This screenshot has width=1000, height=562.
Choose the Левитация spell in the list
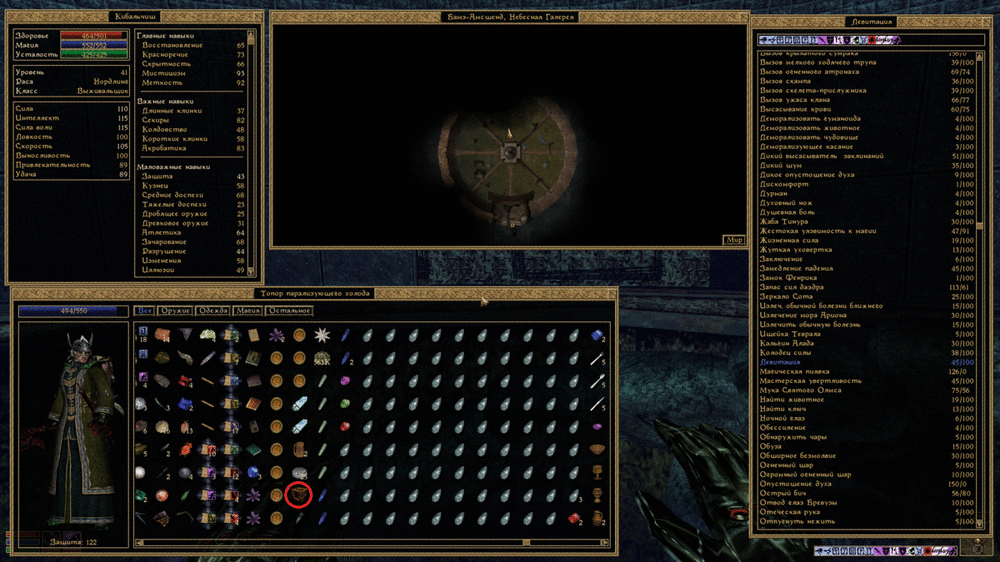[x=781, y=362]
